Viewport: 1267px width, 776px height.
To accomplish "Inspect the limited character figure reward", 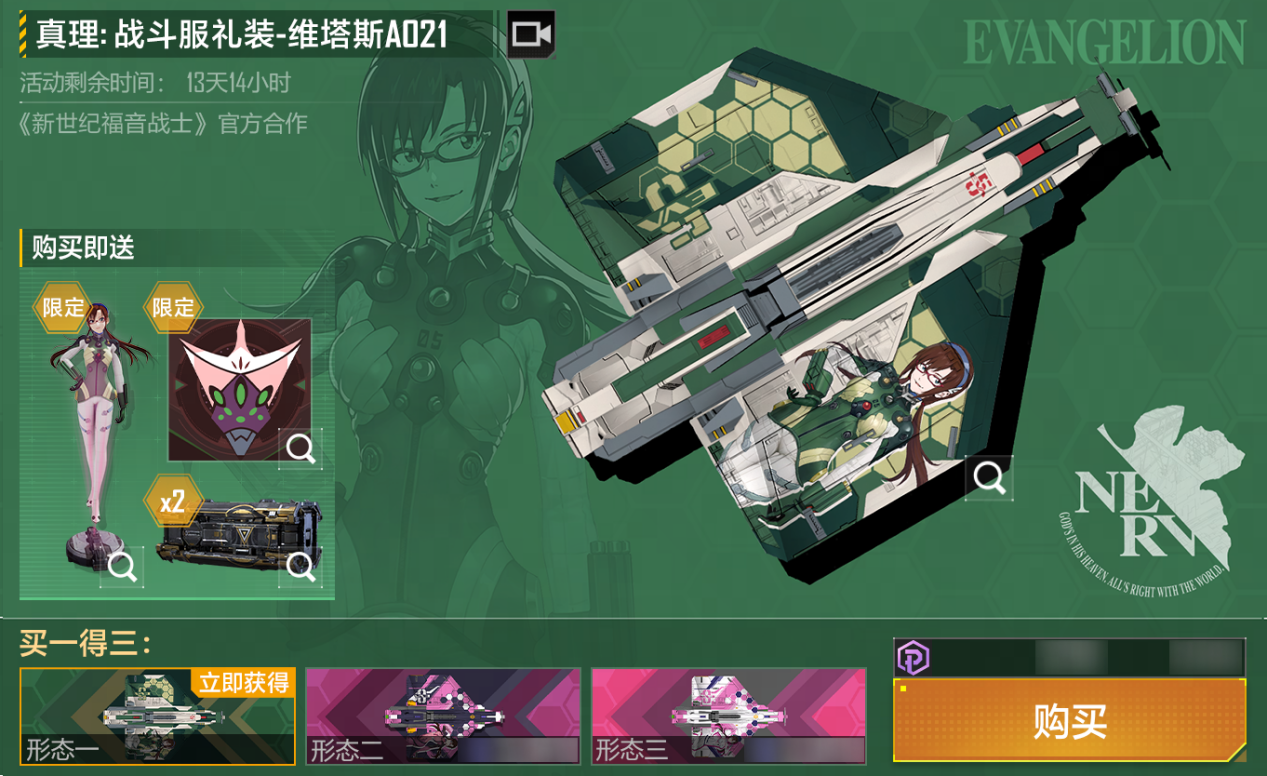I will (122, 567).
